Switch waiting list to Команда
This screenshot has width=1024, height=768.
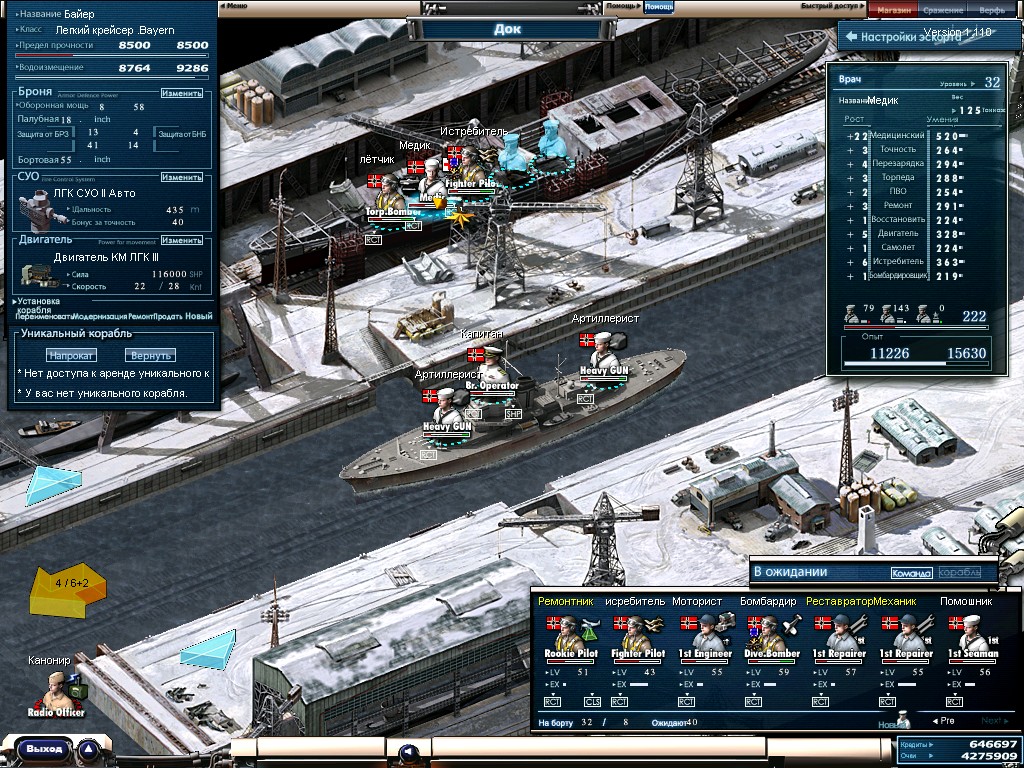click(911, 573)
